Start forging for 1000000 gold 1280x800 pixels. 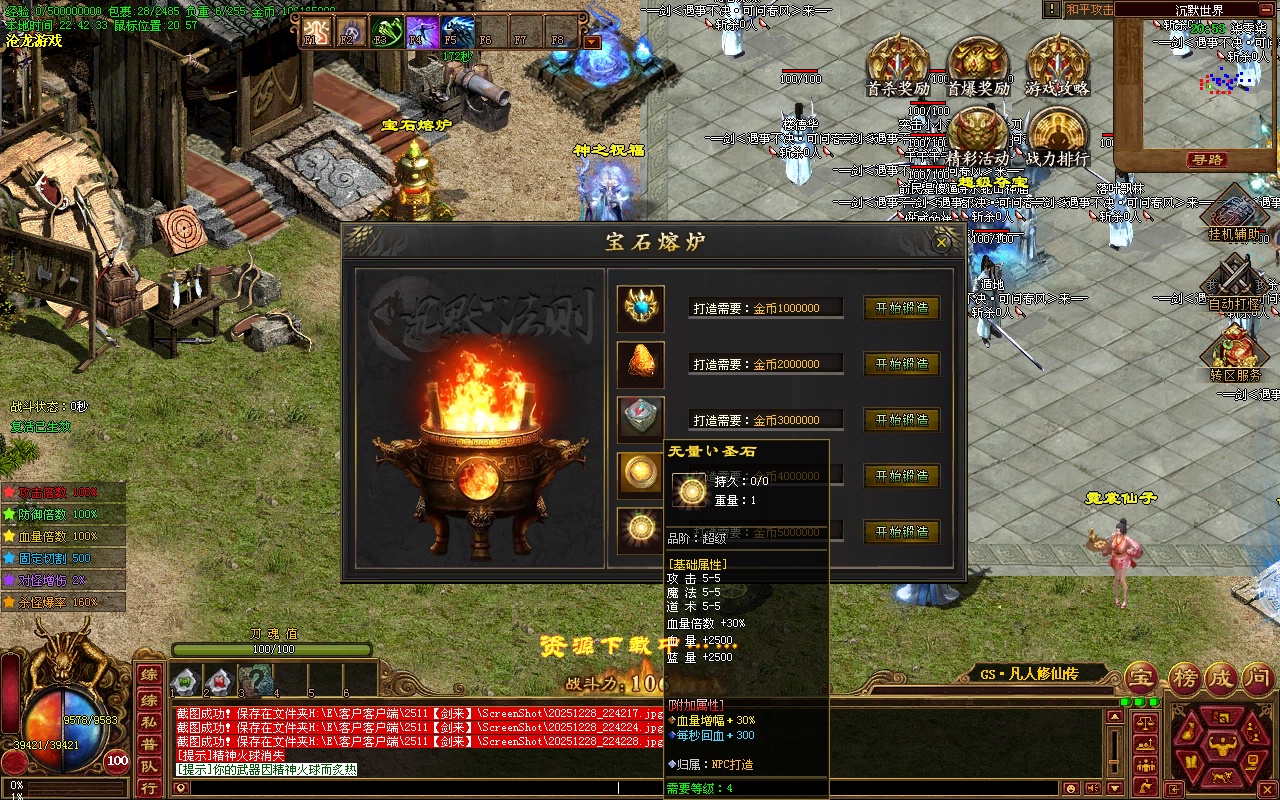point(901,308)
